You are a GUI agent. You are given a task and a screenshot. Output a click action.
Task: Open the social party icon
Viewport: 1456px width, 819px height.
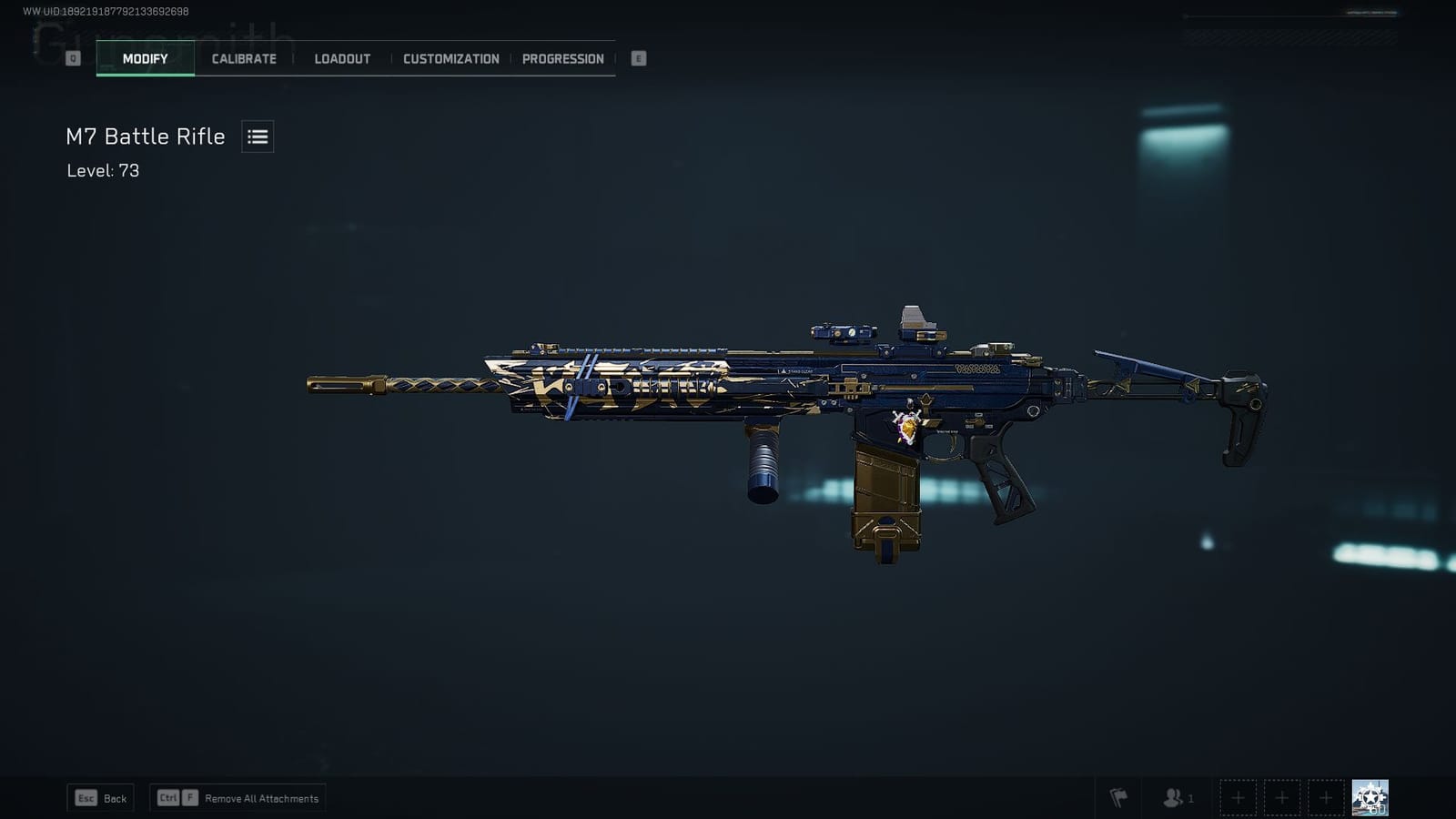pyautogui.click(x=1174, y=797)
